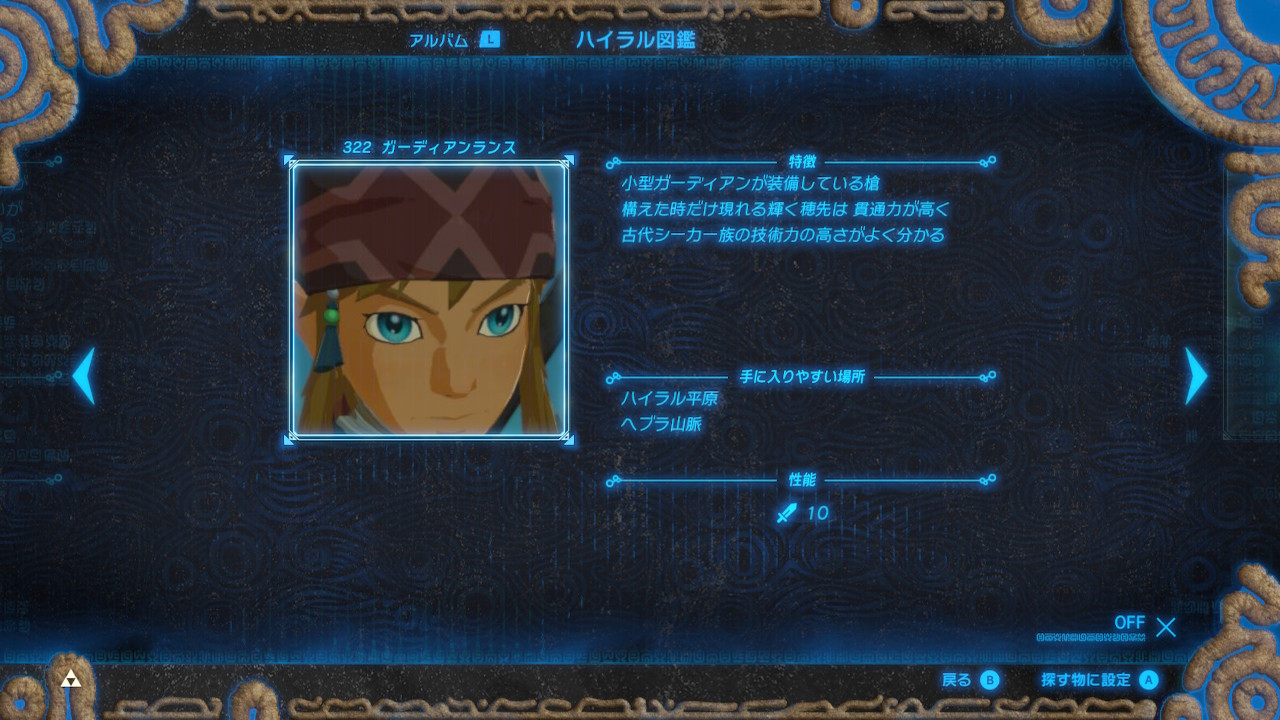1280x720 pixels.
Task: Set entry as search target (探す物に設定)
Action: click(x=1098, y=680)
